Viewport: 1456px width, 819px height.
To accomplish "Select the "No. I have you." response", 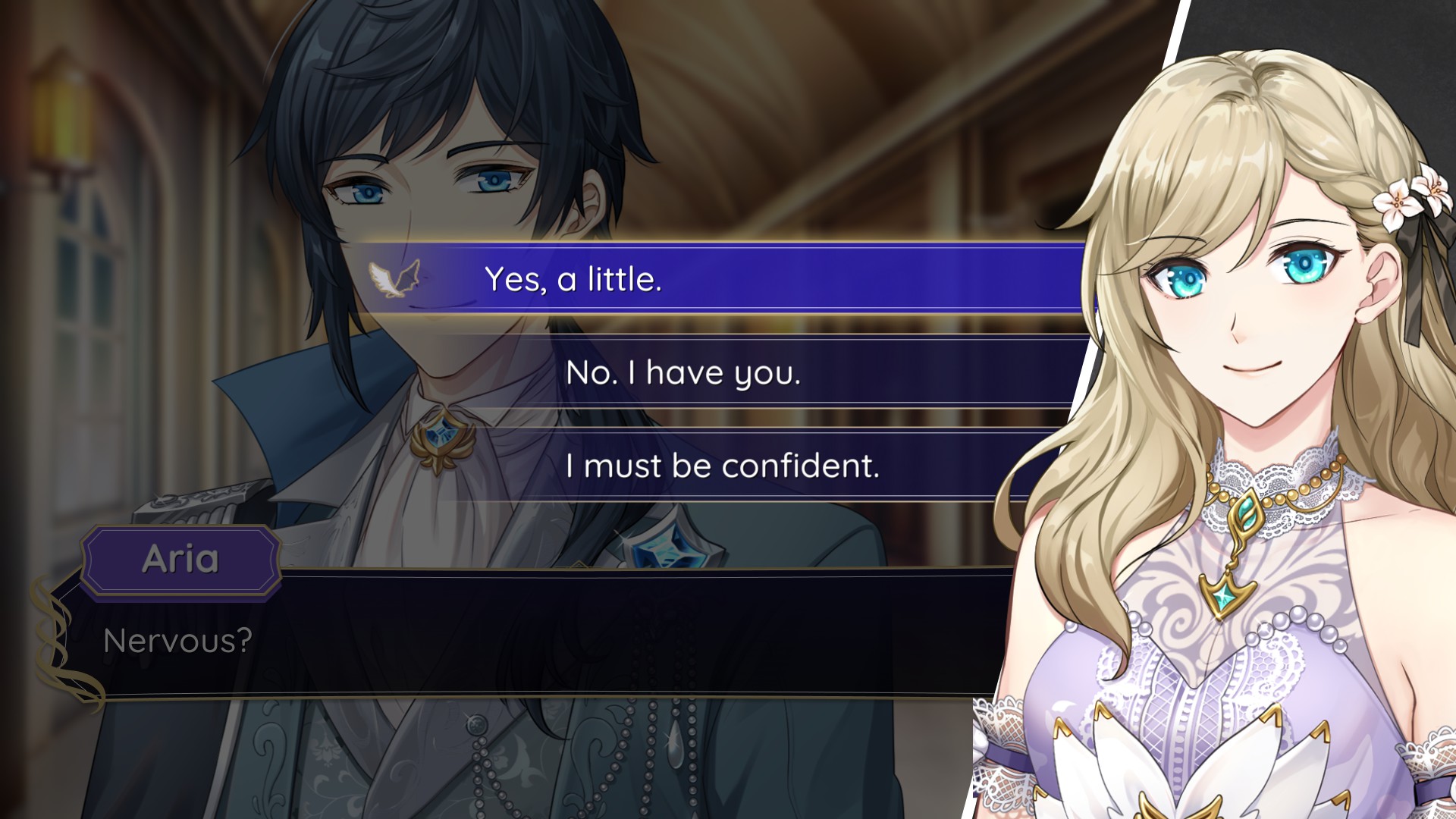I will tap(682, 372).
